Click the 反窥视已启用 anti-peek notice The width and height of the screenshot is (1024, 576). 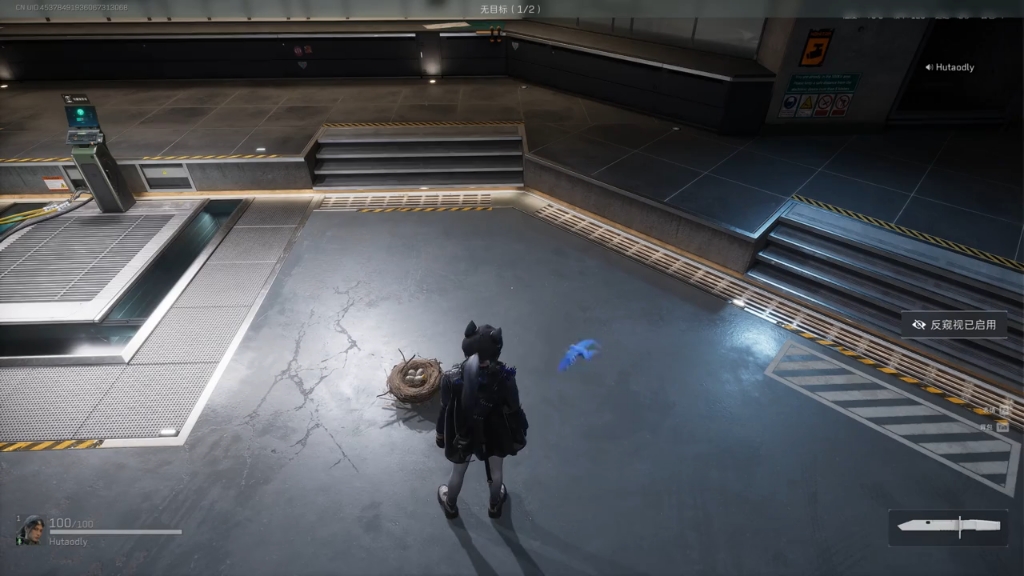pyautogui.click(x=953, y=325)
